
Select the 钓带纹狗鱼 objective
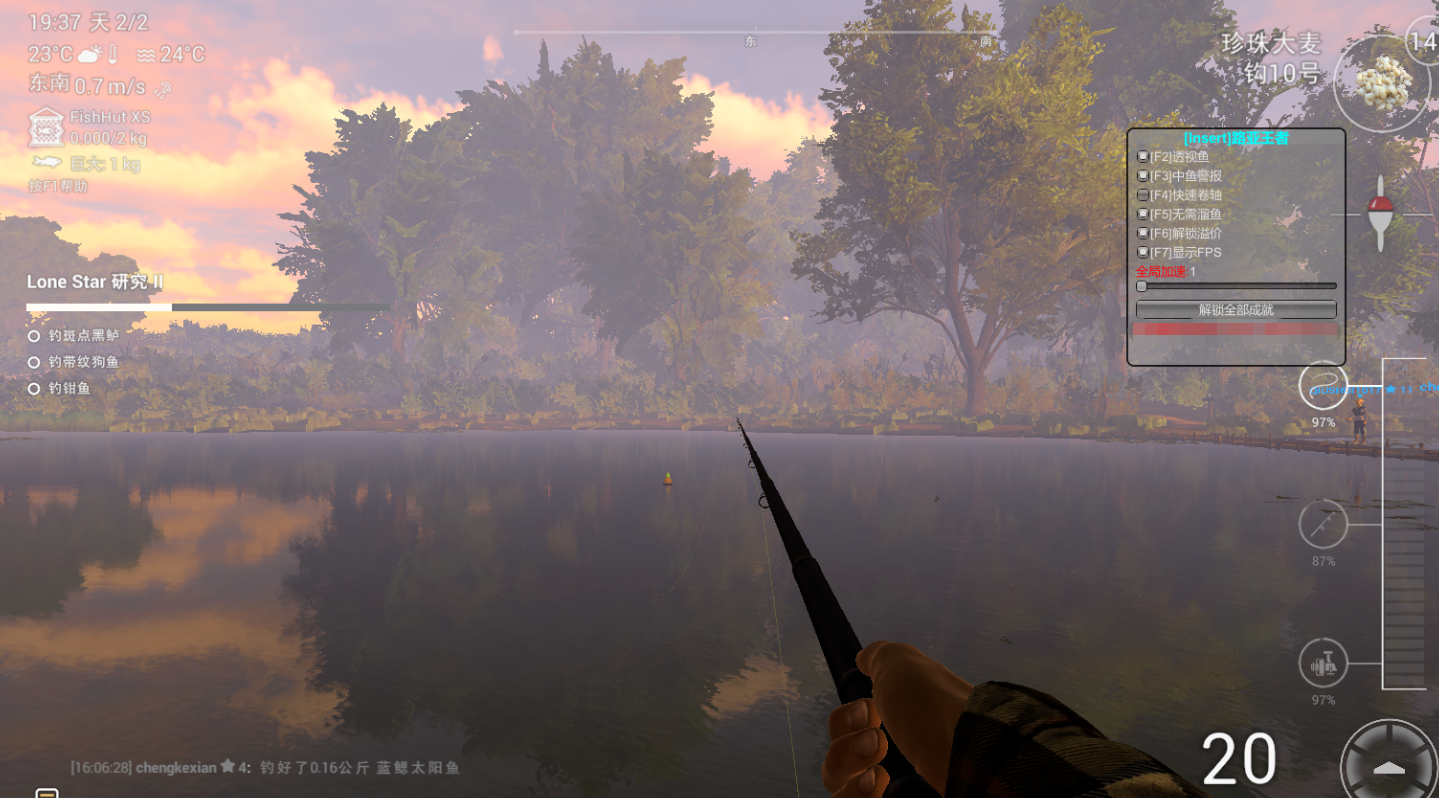[84, 362]
